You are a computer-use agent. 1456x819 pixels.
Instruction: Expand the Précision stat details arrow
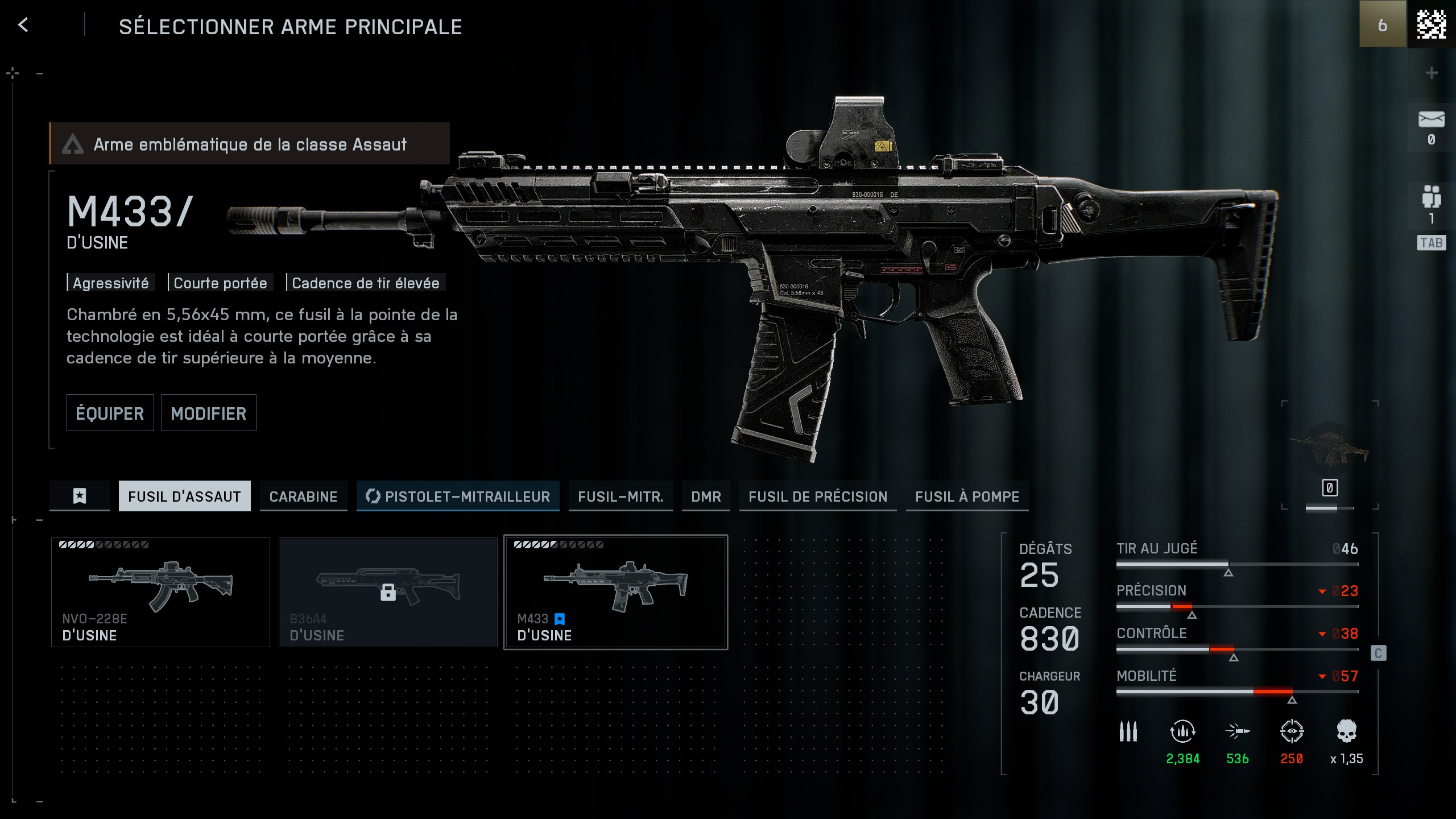1322,590
